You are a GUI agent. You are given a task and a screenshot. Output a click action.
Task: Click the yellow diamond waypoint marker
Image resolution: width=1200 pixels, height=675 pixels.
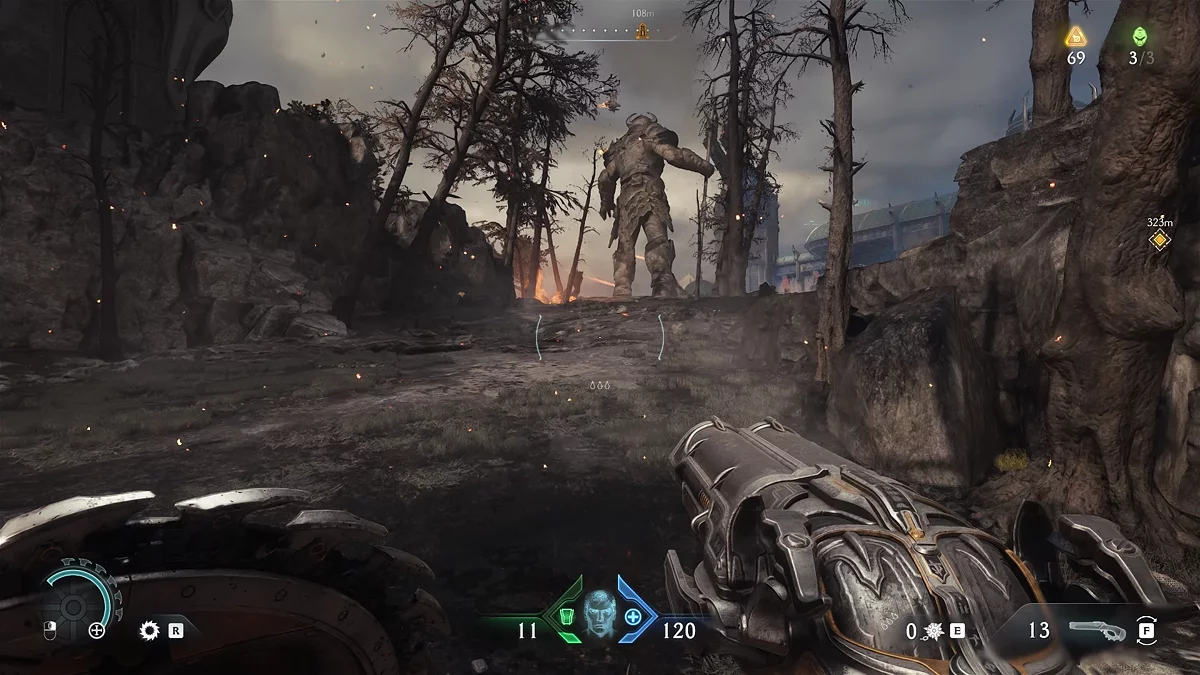[x=1159, y=240]
